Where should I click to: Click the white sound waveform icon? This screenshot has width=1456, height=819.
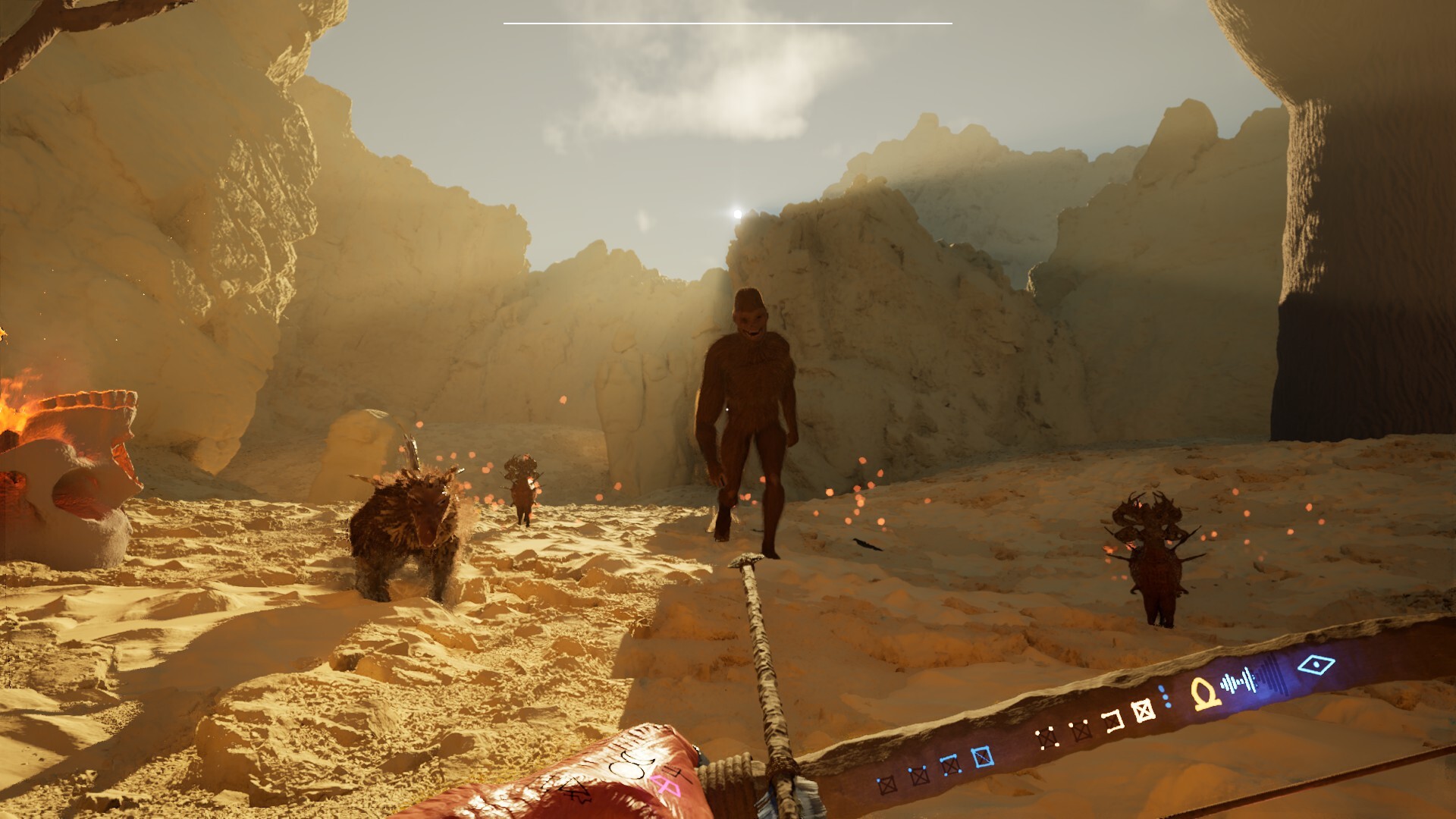tap(1239, 681)
